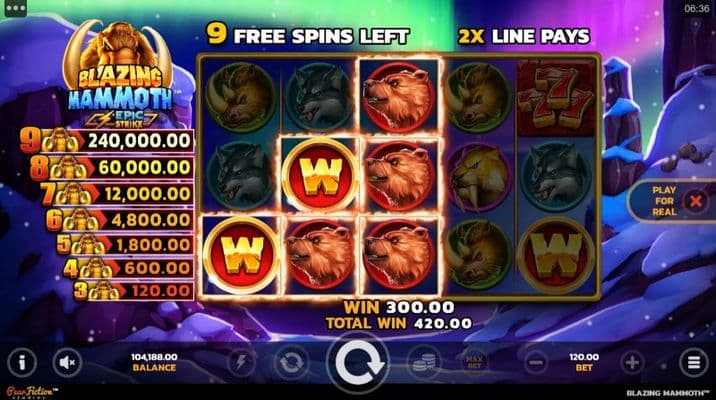
Task: Increase the bet with the plus button
Action: click(631, 362)
